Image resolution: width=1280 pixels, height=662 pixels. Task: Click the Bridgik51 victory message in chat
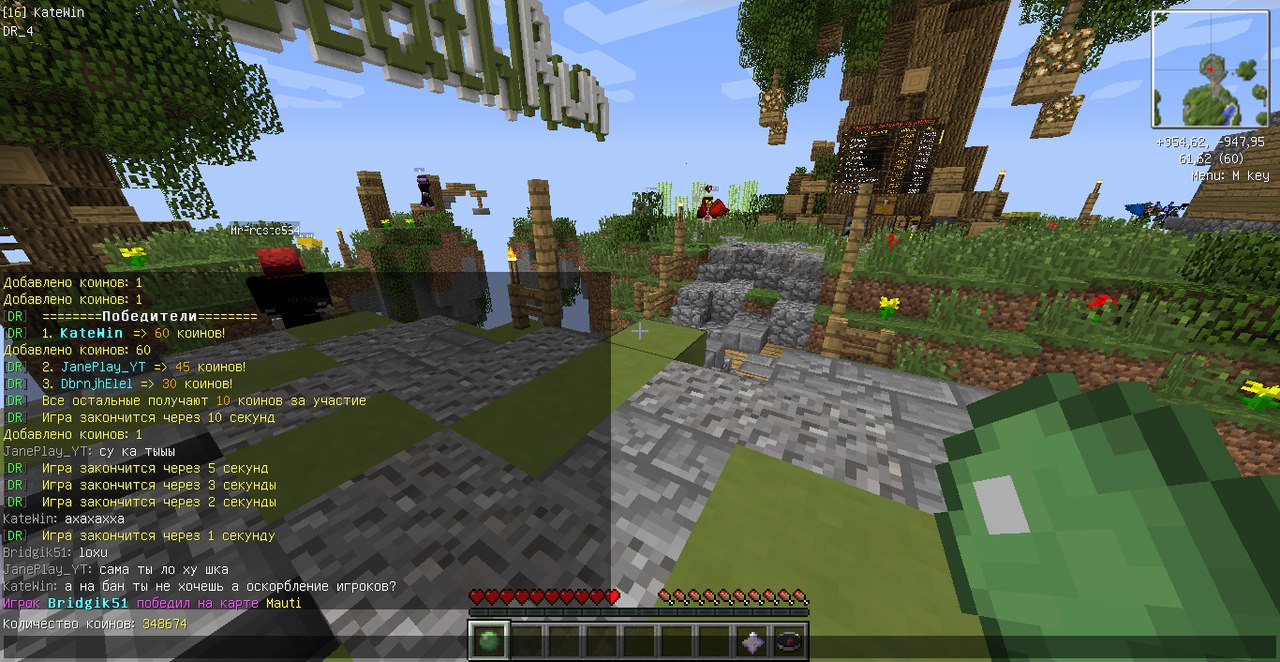tap(152, 603)
